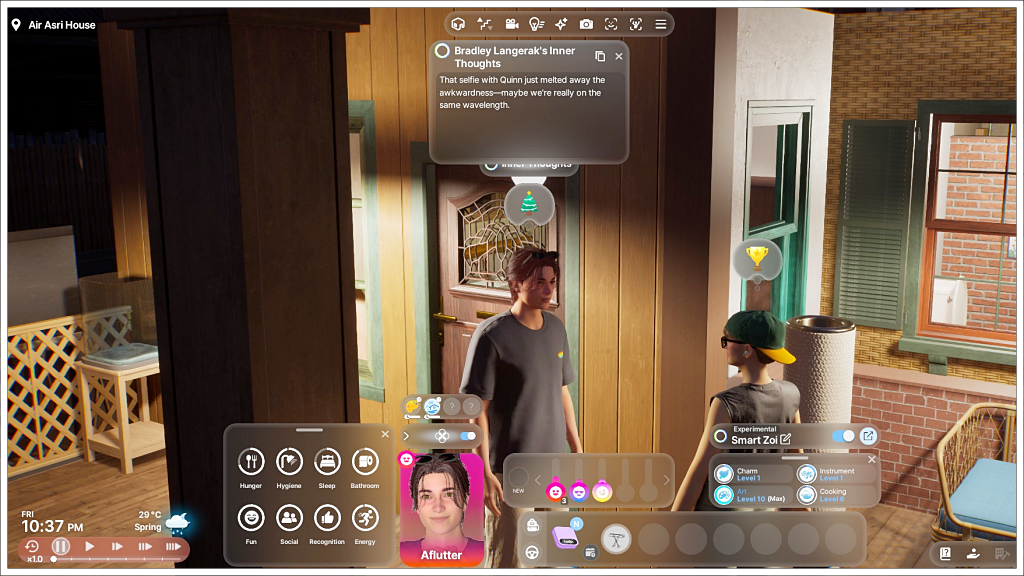Select the Hunger need icon
Image resolution: width=1024 pixels, height=576 pixels.
[251, 462]
